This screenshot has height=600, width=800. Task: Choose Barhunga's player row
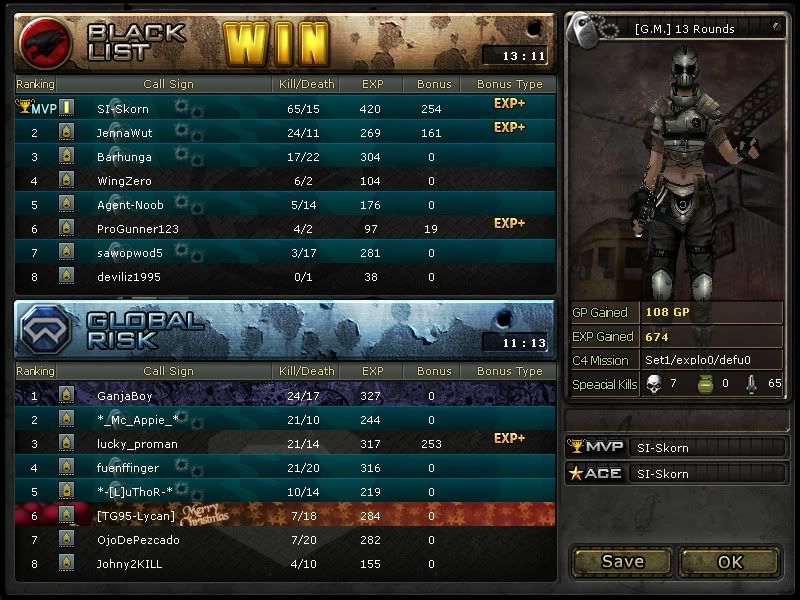[x=285, y=156]
